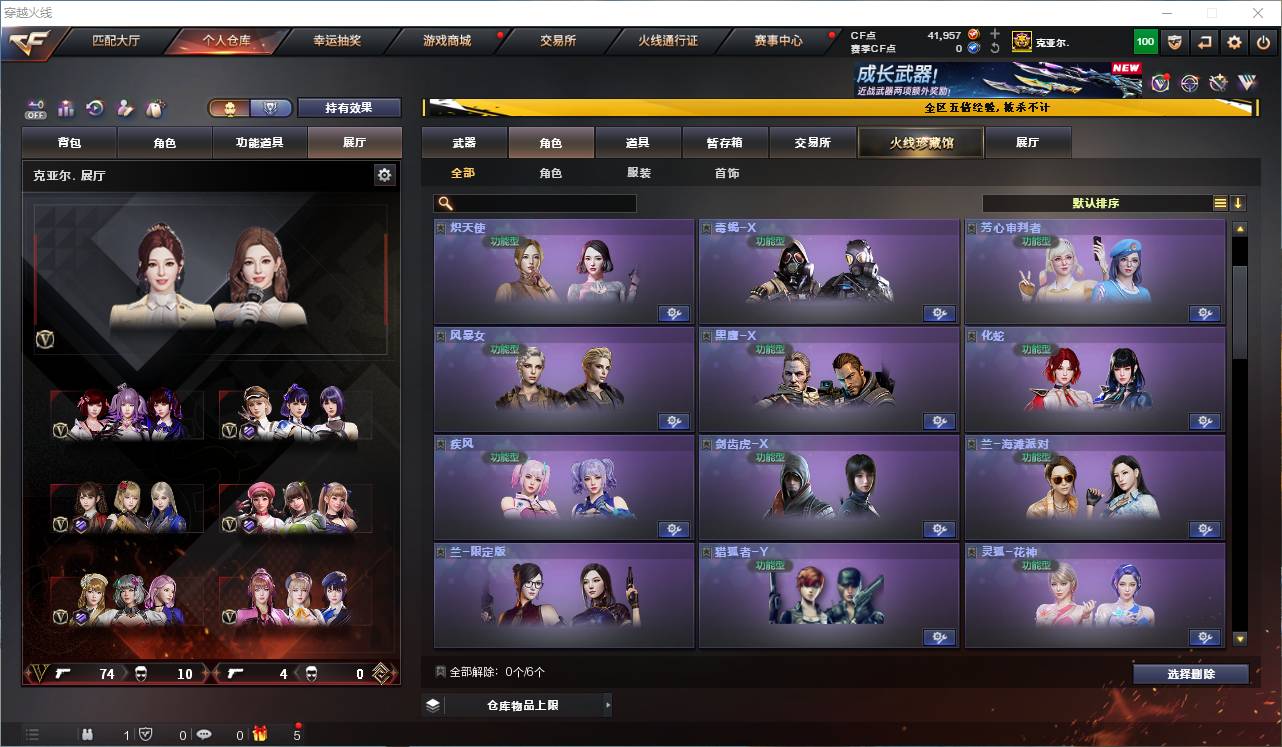The image size is (1282, 747).
Task: Click the settings gear in the top-right corner
Action: click(x=1233, y=41)
